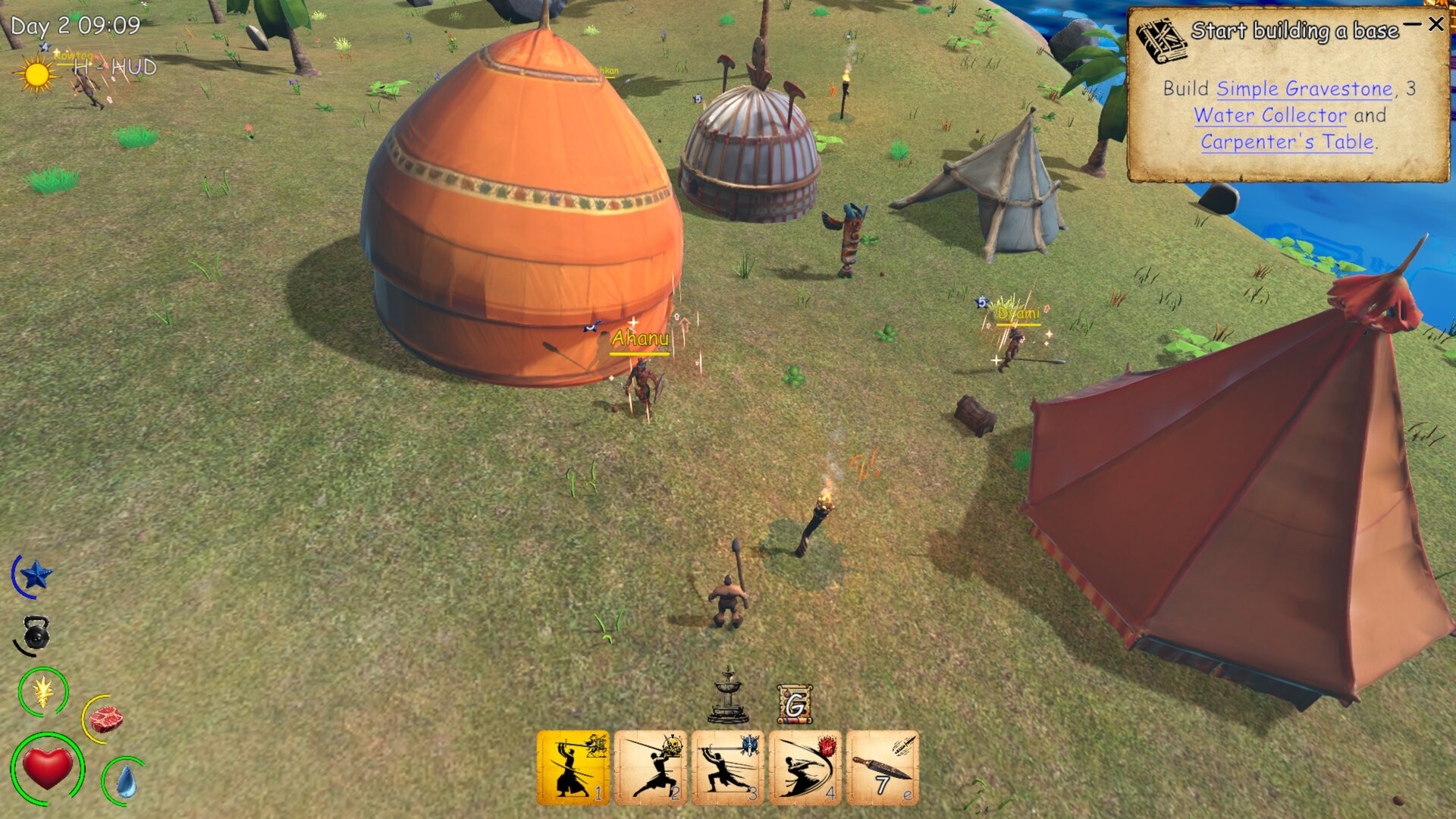Follow the Water Collector link

(x=1270, y=115)
